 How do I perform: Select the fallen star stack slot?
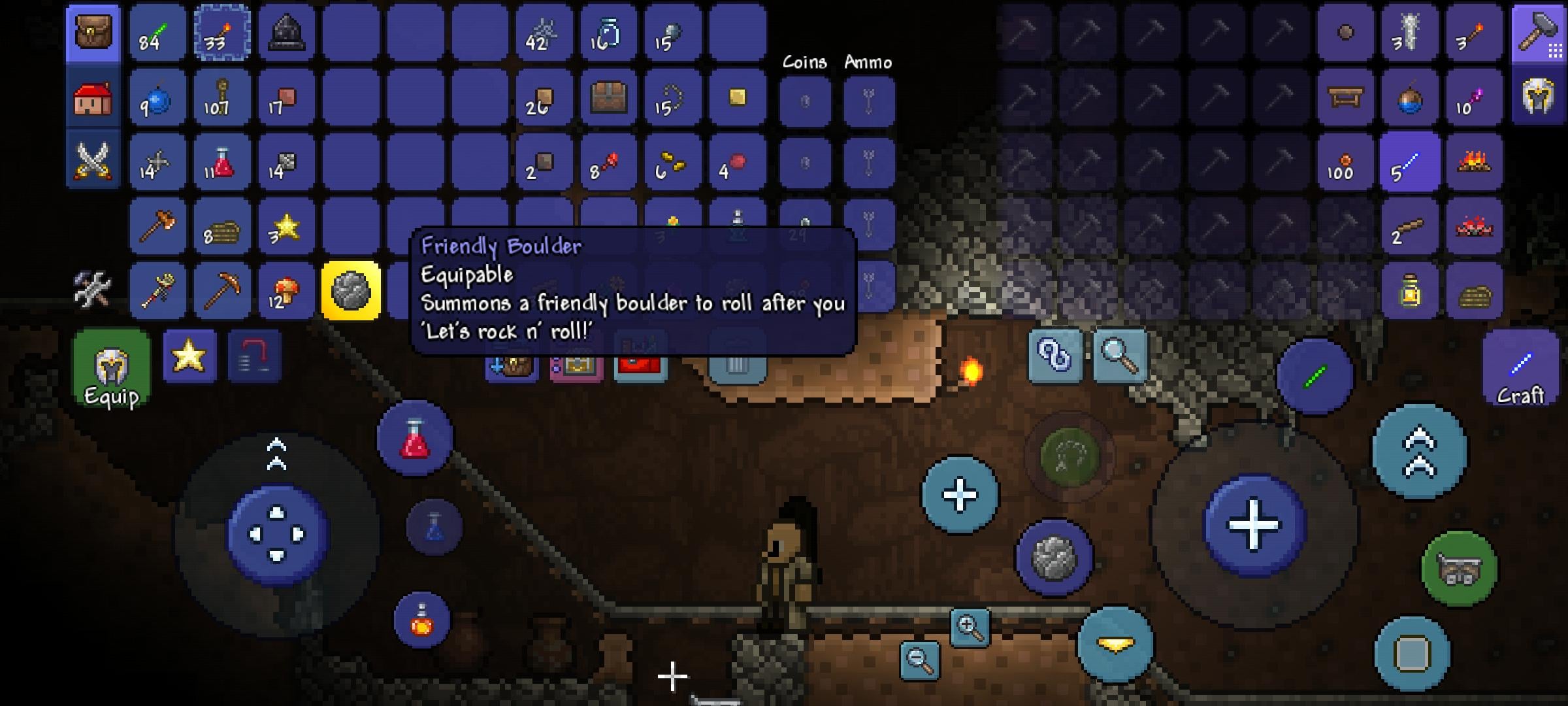[286, 227]
